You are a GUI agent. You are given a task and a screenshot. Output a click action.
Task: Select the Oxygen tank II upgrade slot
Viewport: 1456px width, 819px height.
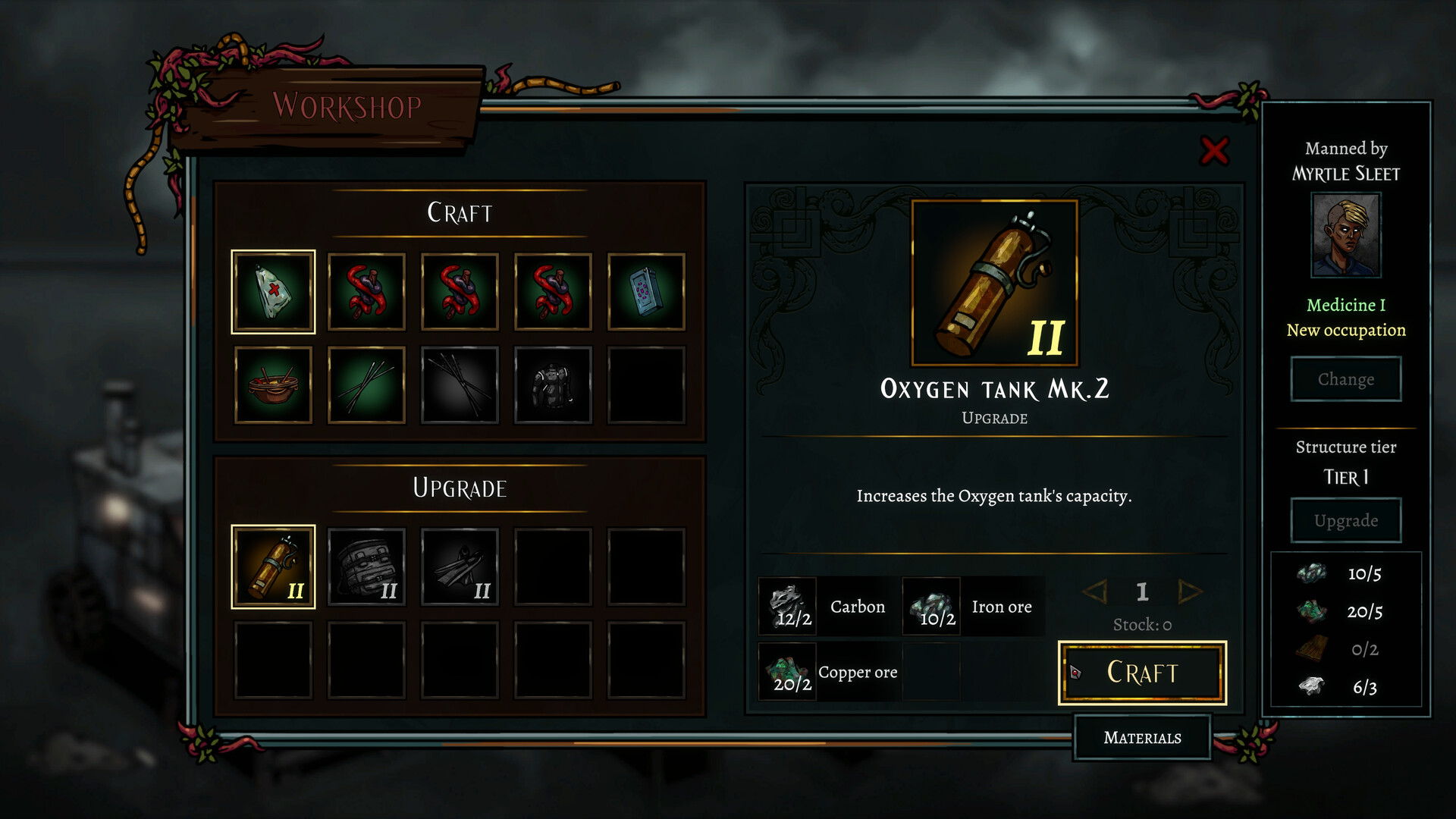pos(273,566)
